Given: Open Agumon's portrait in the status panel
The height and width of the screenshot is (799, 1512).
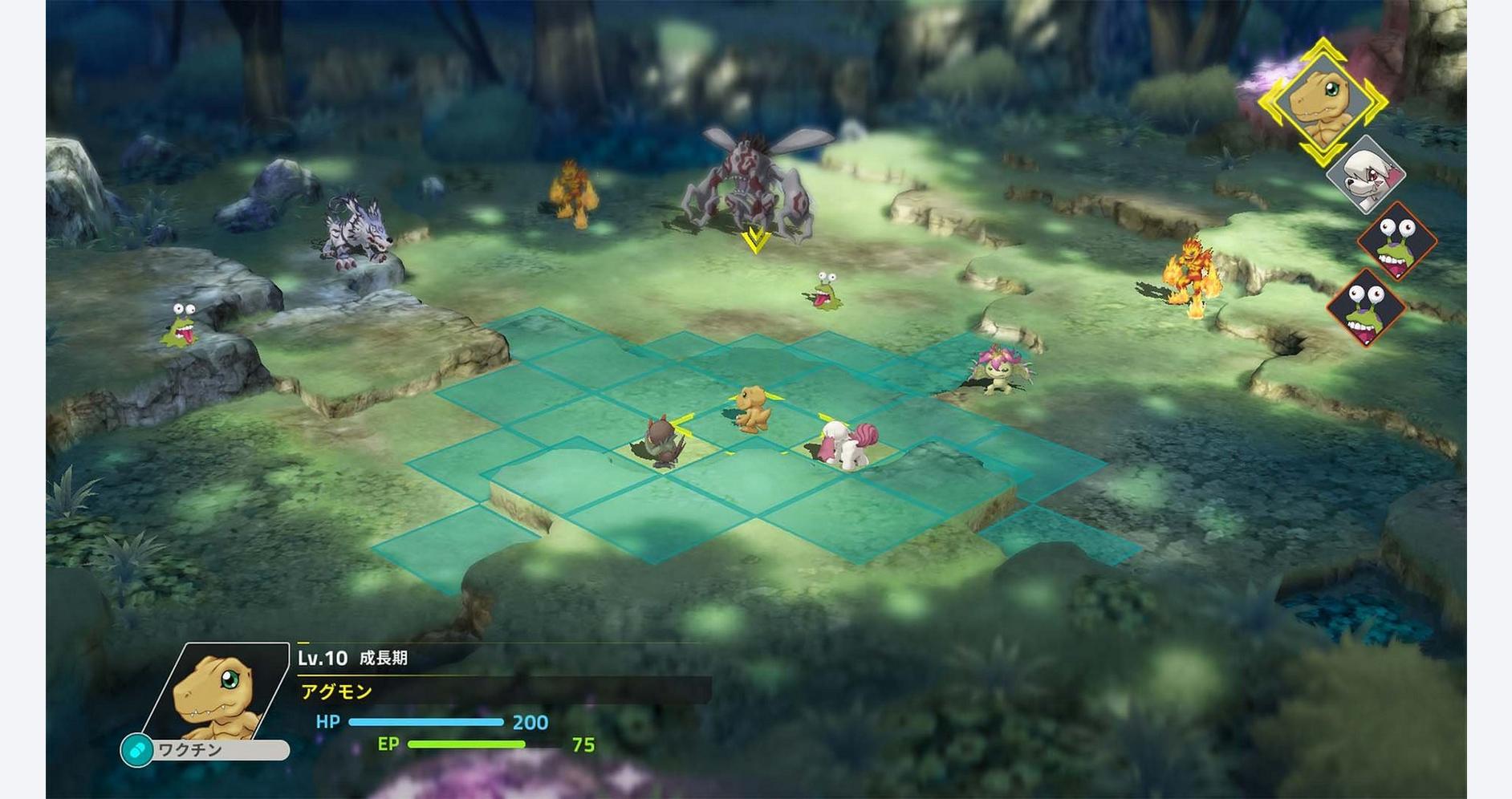Looking at the screenshot, I should [x=218, y=692].
